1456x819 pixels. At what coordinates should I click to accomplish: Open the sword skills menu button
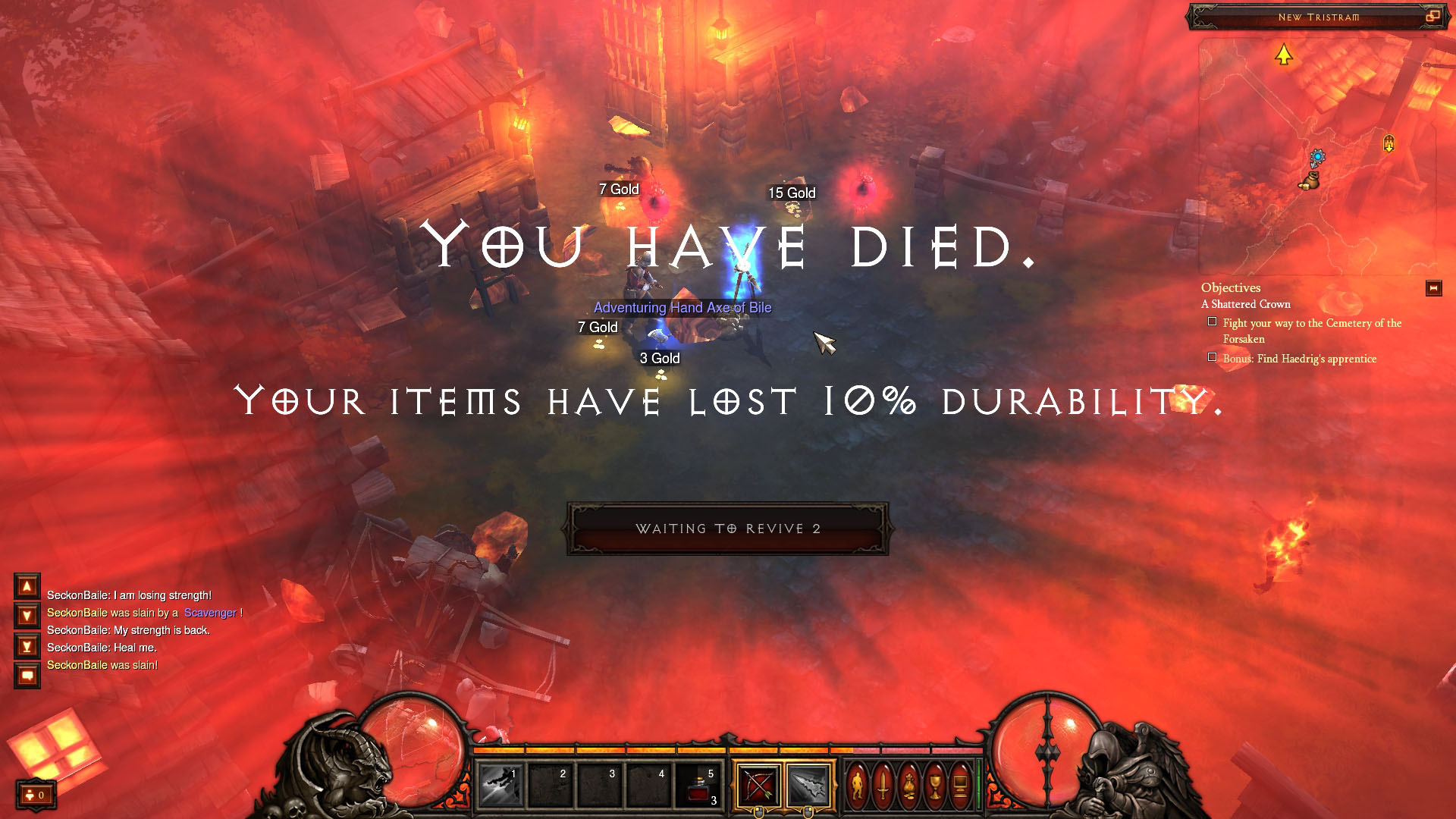click(x=883, y=785)
